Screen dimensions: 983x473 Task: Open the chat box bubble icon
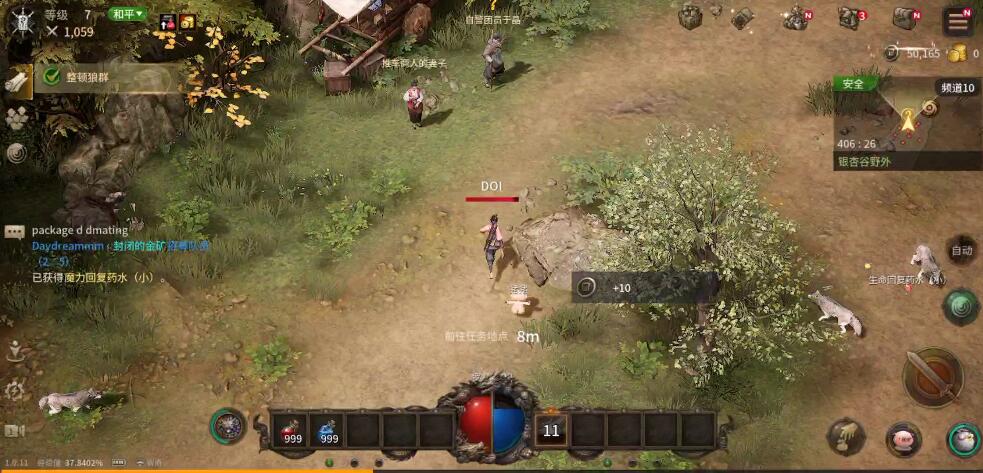(x=14, y=231)
